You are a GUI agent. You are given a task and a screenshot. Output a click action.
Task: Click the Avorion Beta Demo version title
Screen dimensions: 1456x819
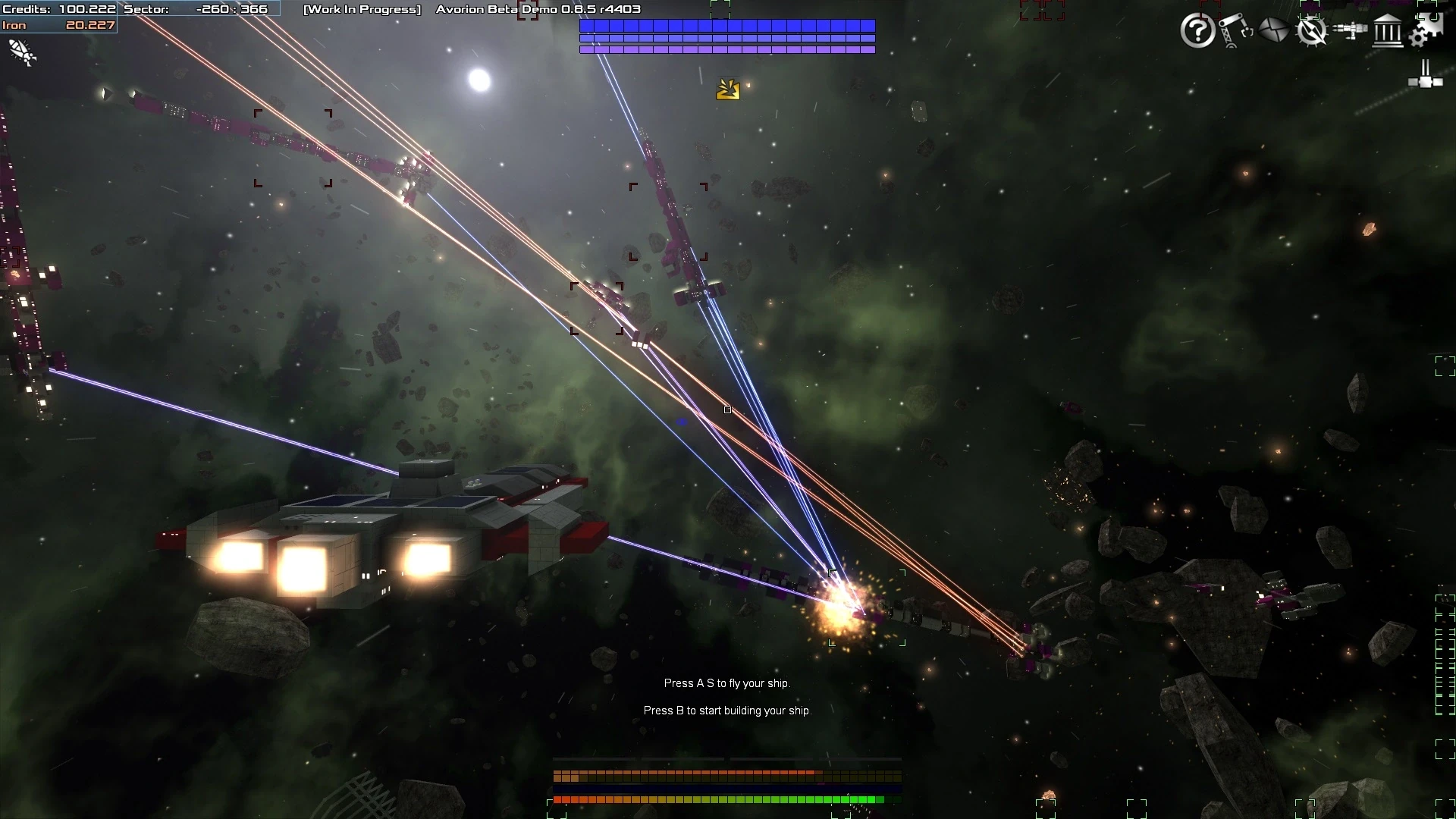(538, 10)
